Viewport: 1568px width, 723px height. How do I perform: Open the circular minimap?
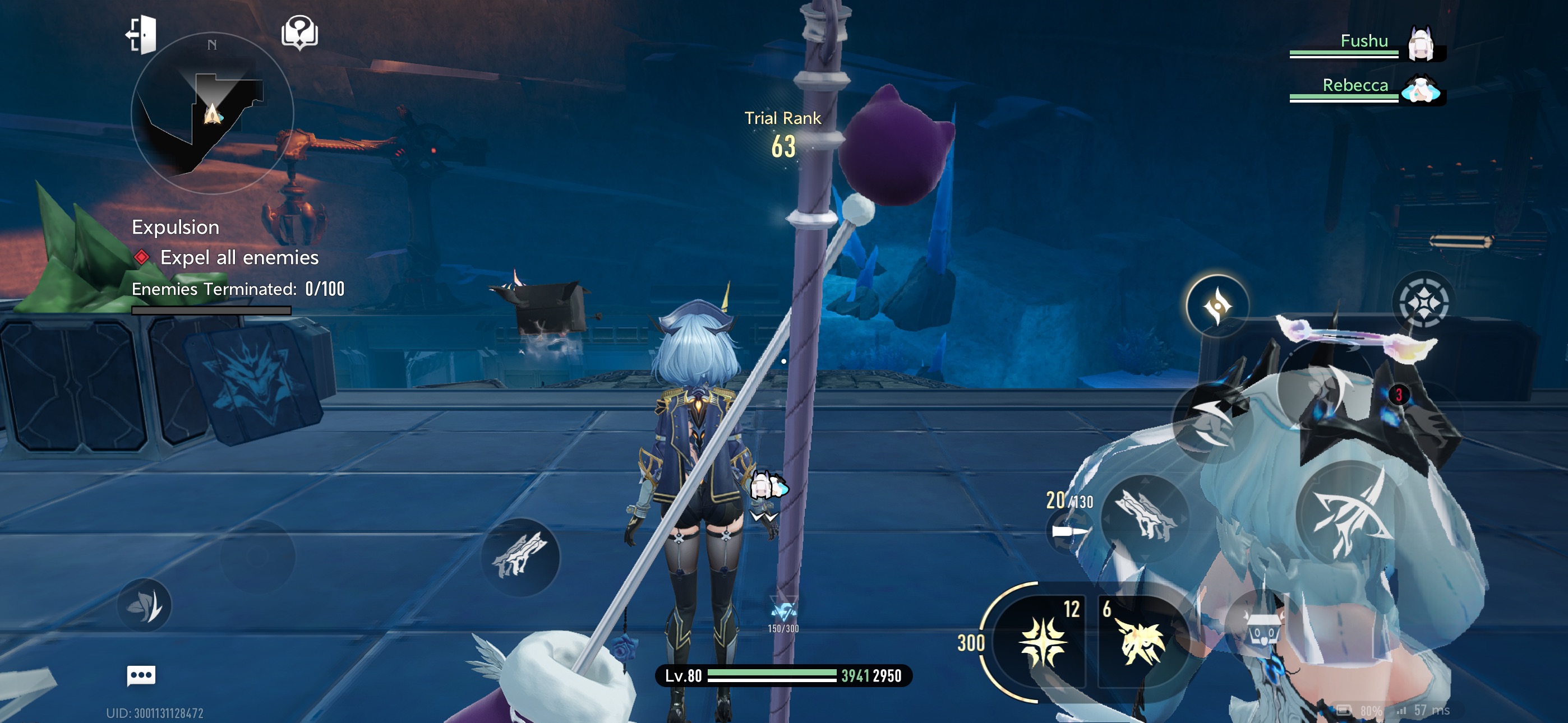point(212,113)
